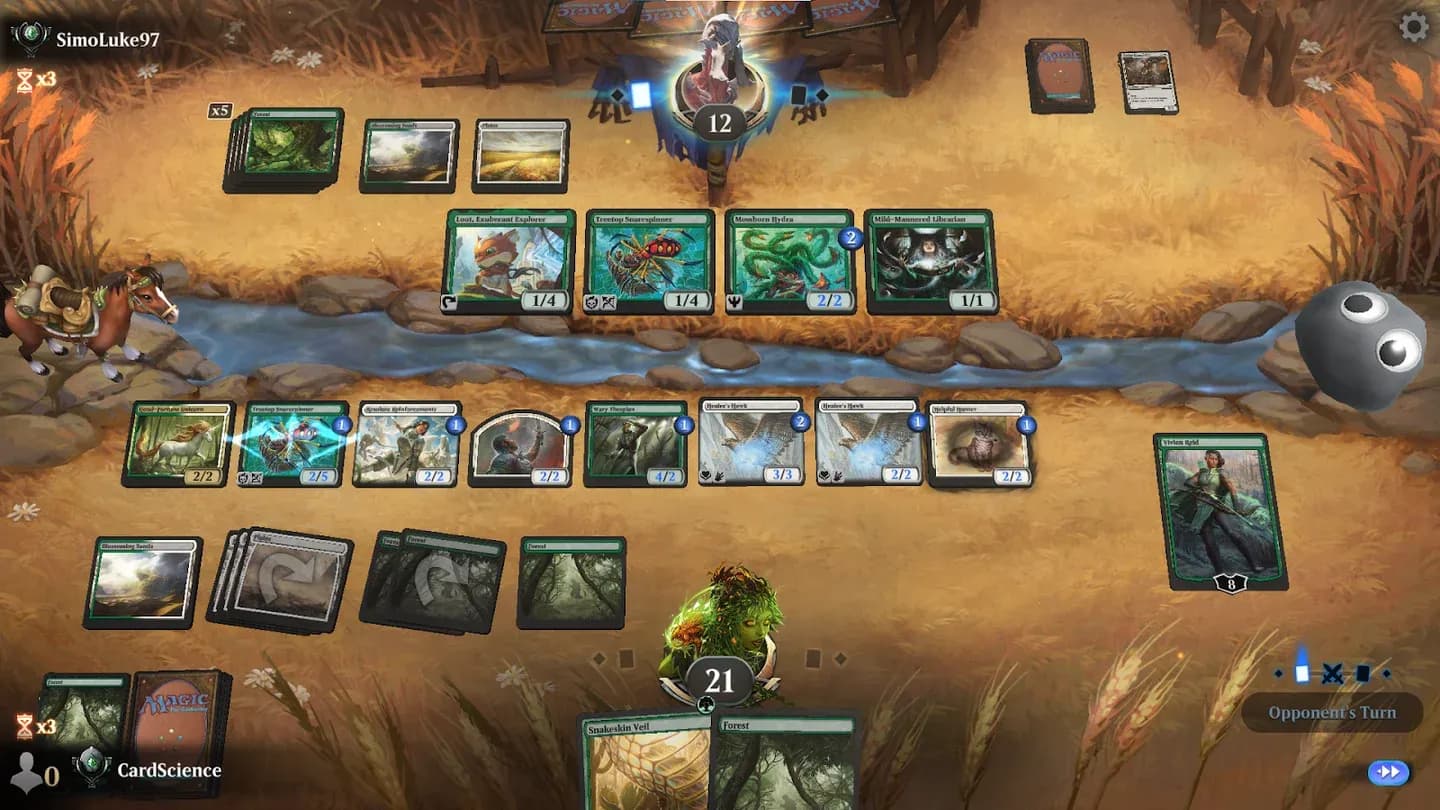This screenshot has height=810, width=1440.
Task: Toggle full control via the skip button
Action: (1388, 772)
